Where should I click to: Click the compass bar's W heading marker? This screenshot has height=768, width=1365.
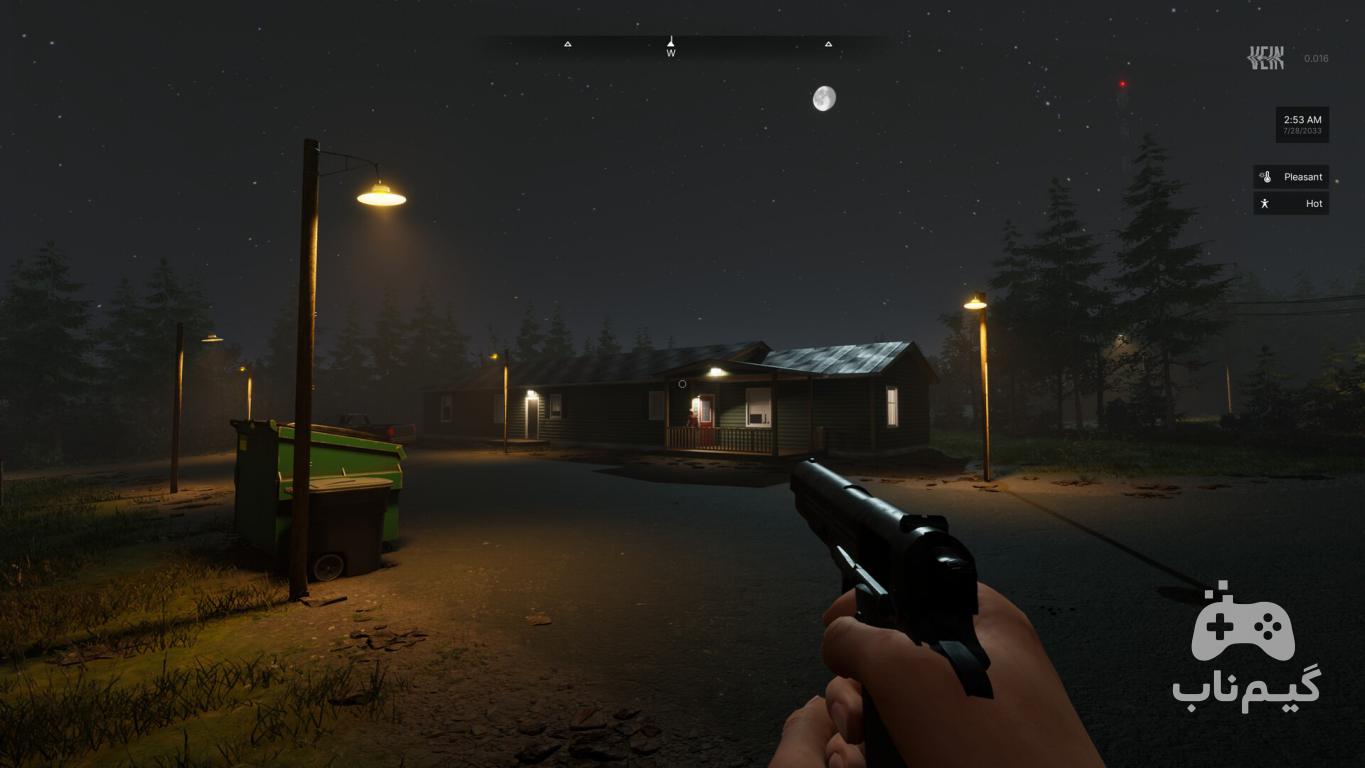click(671, 47)
